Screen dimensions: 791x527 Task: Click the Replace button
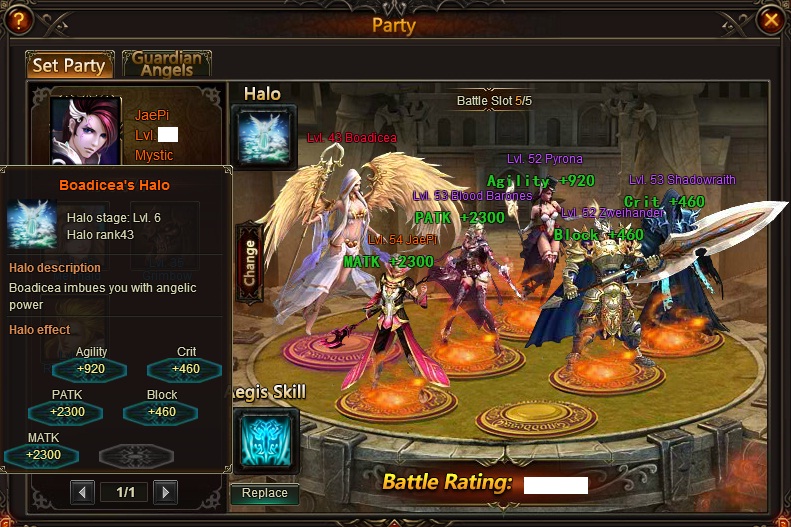pyautogui.click(x=264, y=493)
